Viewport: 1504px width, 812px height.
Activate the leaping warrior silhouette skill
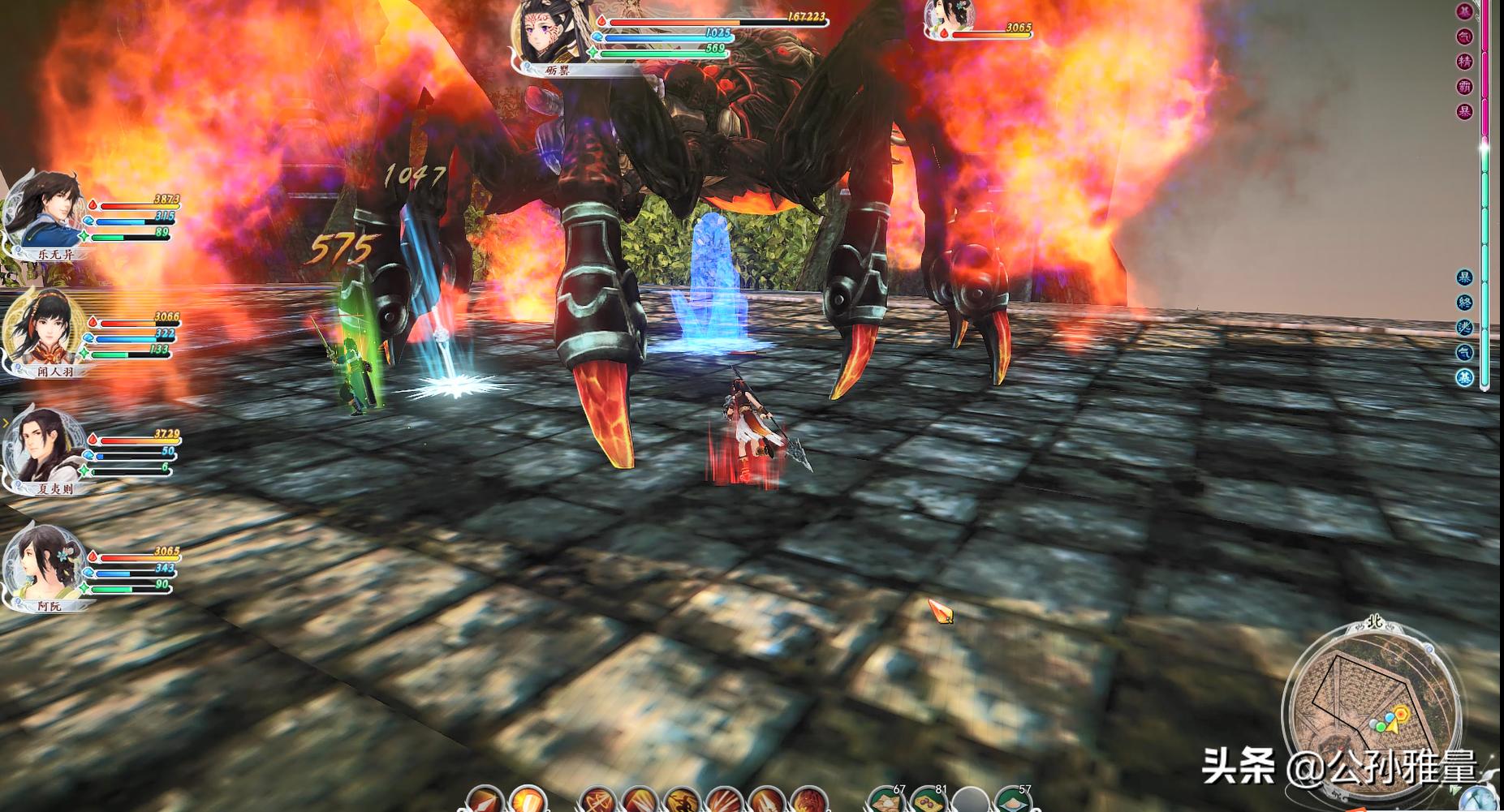point(682,801)
